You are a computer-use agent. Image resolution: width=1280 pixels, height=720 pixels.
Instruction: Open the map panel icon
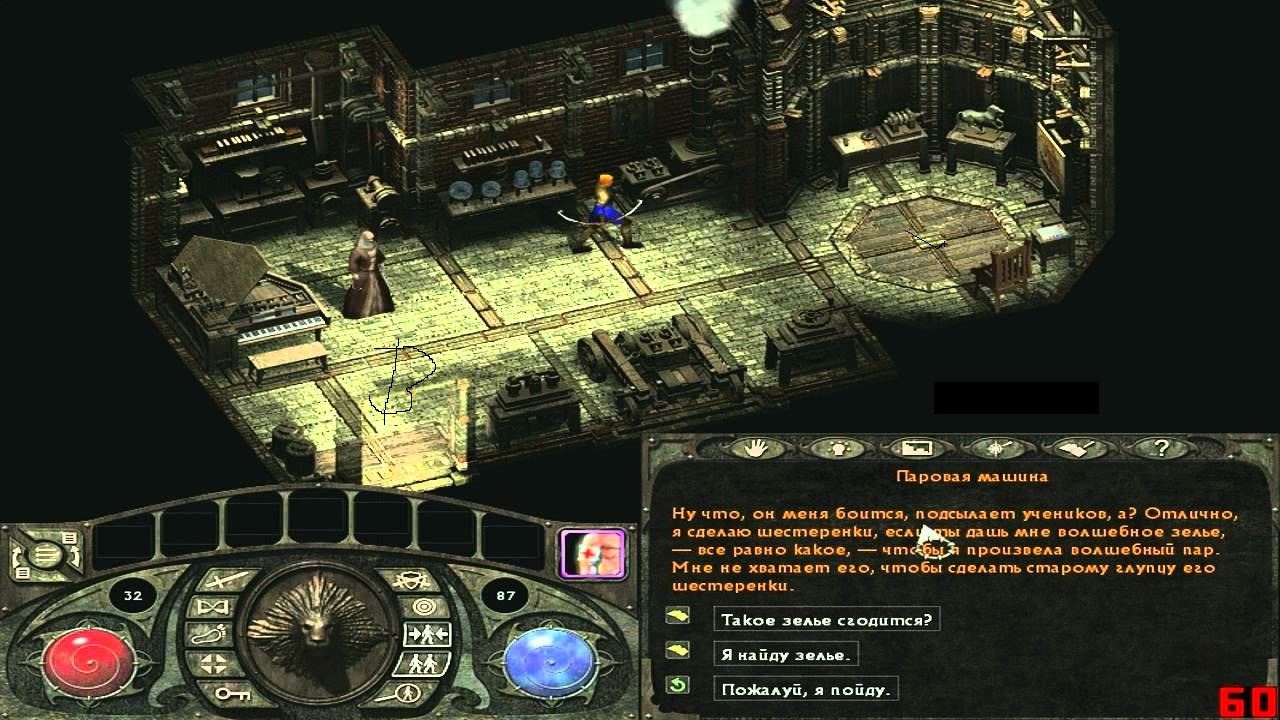tap(916, 449)
